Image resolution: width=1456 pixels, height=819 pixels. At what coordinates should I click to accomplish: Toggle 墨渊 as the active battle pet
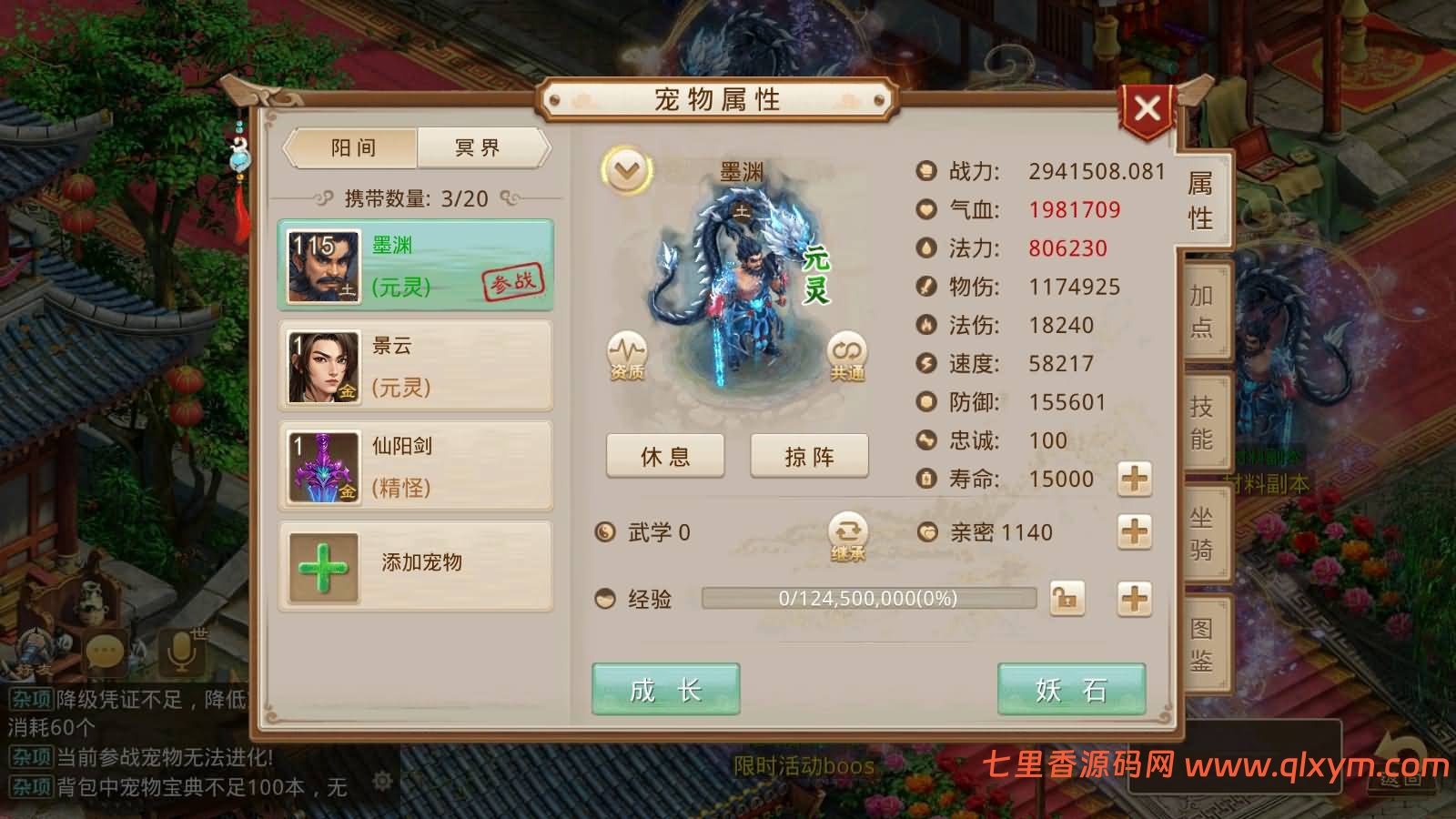pyautogui.click(x=415, y=264)
